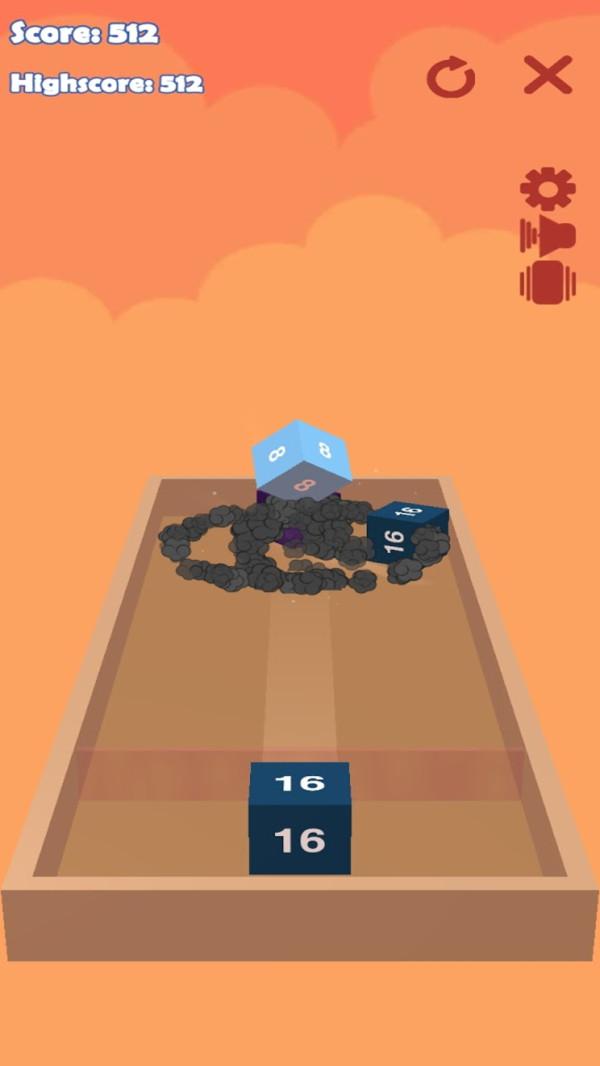Restart the game with the circular arrow
The height and width of the screenshot is (1066, 600).
pyautogui.click(x=451, y=77)
